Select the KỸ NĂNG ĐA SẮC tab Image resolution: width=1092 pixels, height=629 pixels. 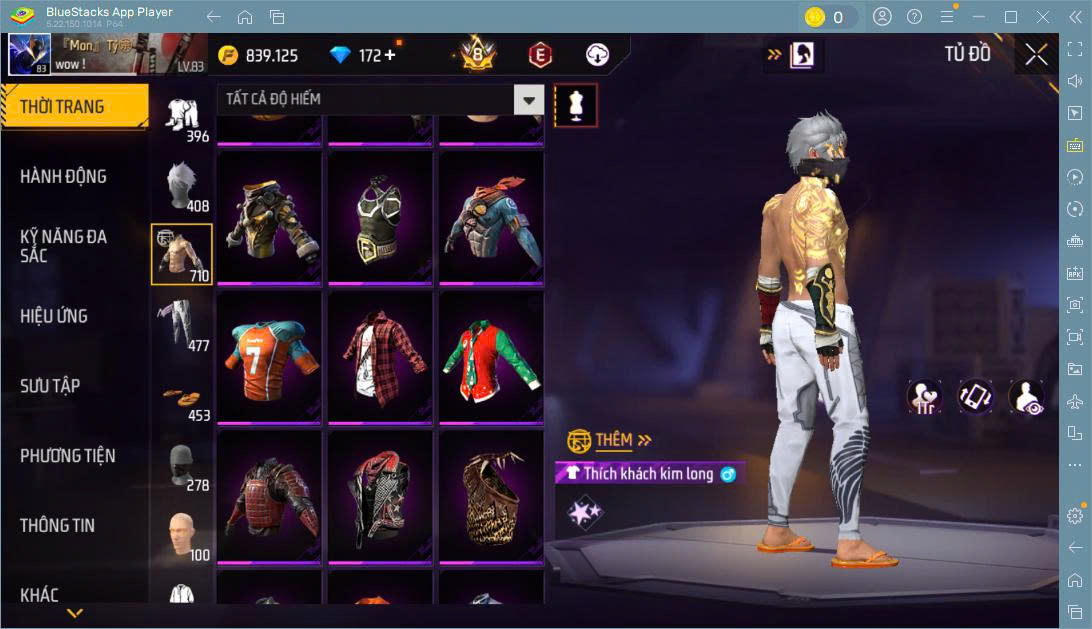point(64,246)
